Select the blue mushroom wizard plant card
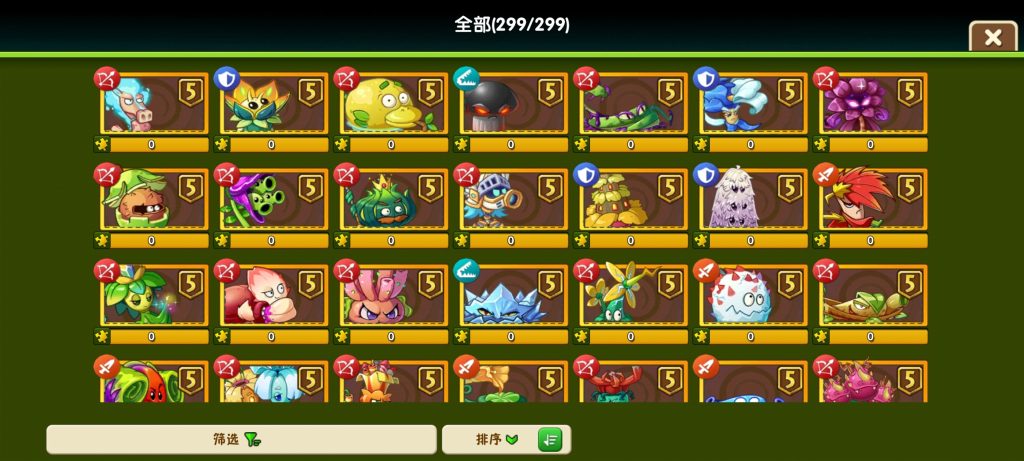The image size is (1024, 461). pyautogui.click(x=751, y=105)
